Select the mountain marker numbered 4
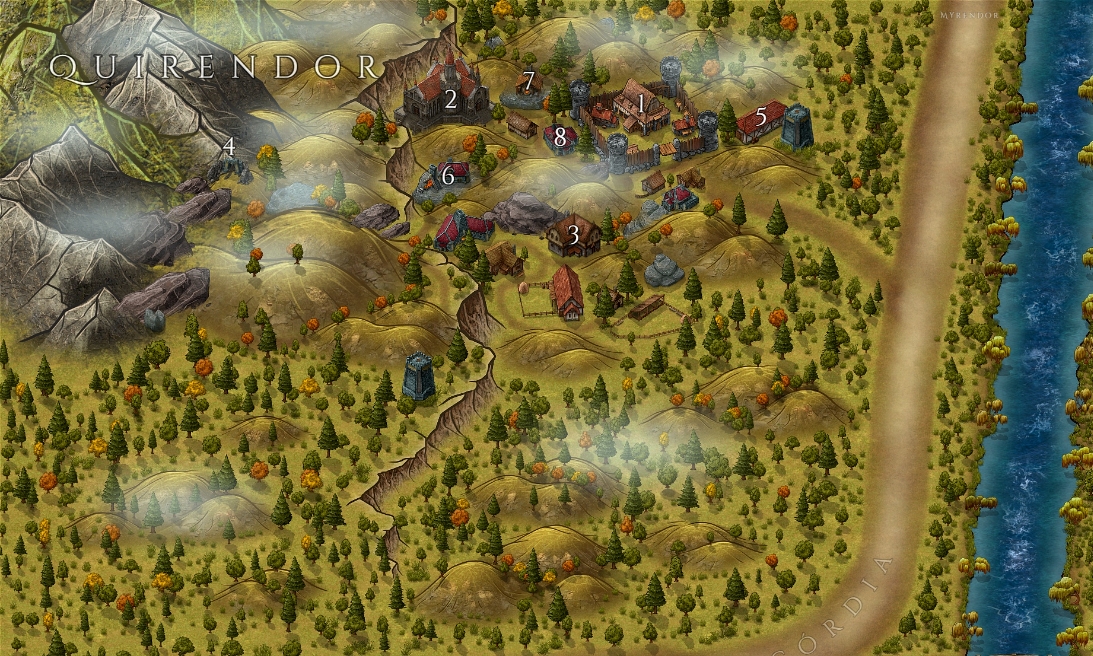The image size is (1093, 656). (x=230, y=146)
